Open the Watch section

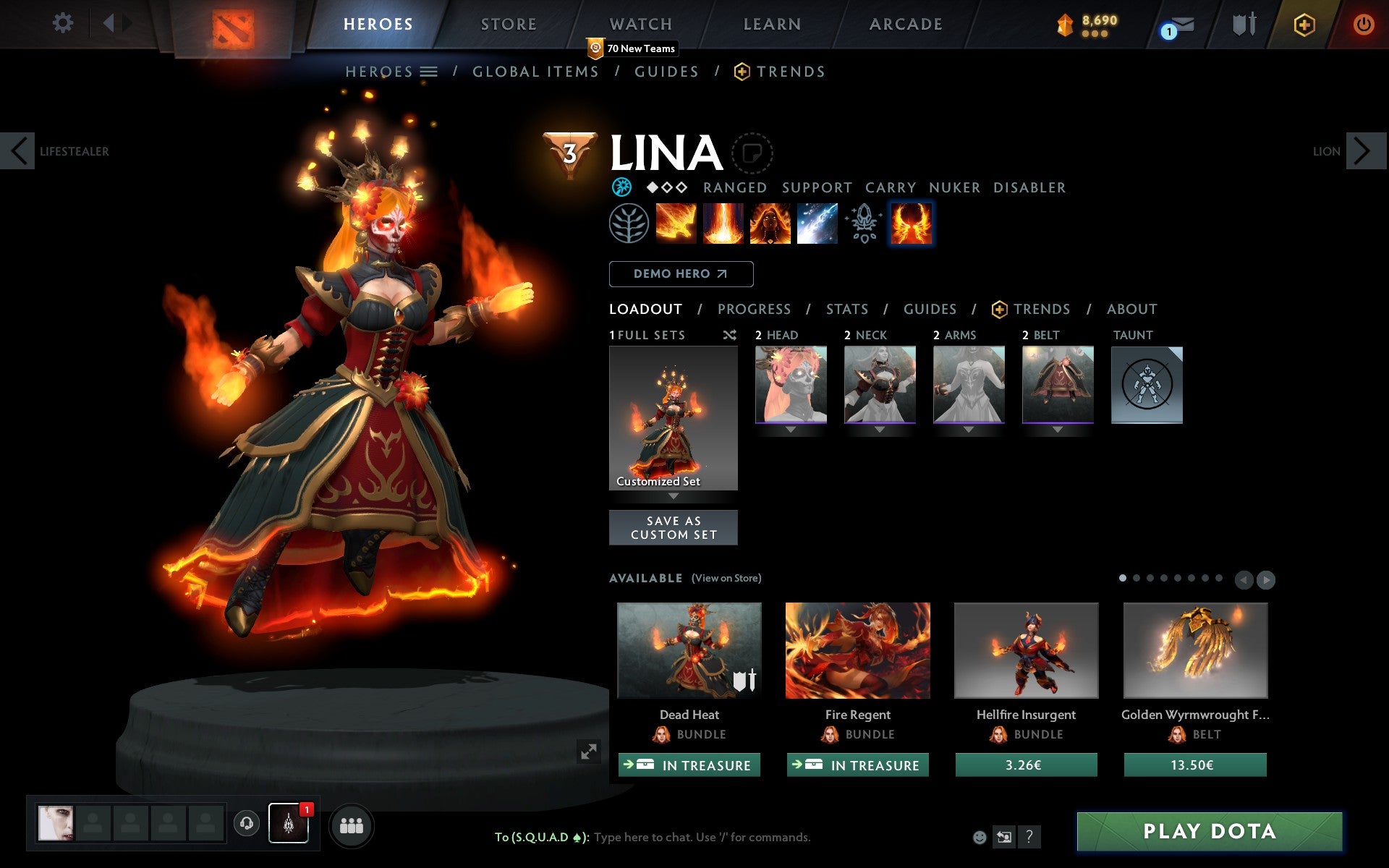tap(640, 24)
